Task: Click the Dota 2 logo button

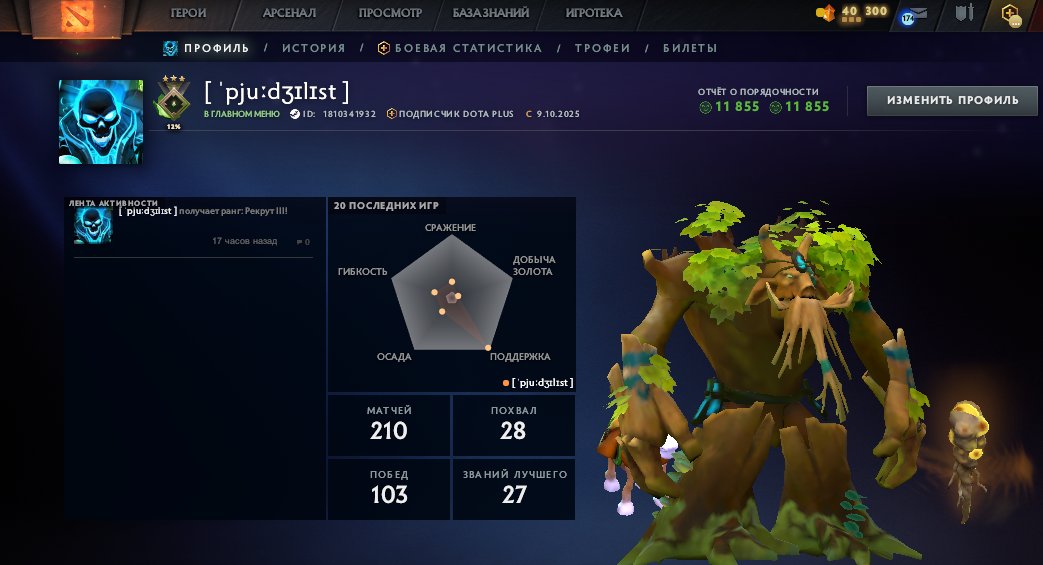Action: 69,17
